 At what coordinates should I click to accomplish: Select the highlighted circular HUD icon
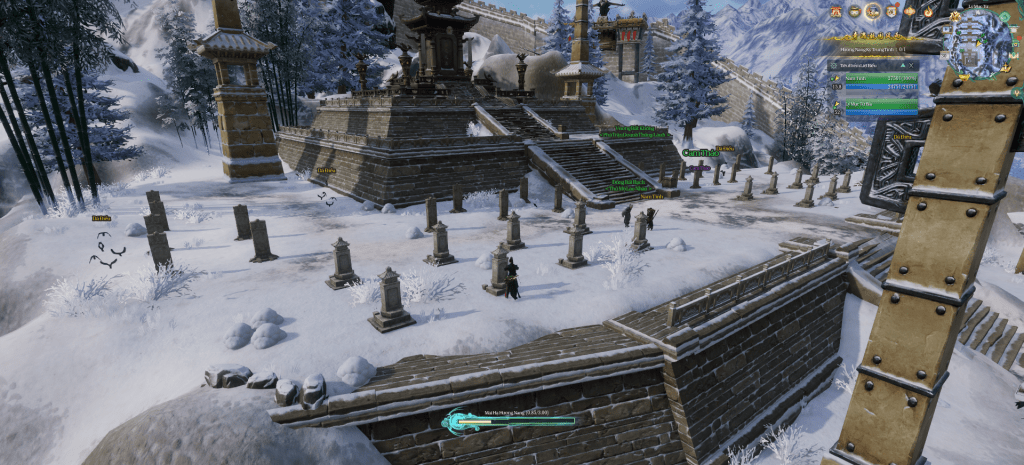click(872, 11)
